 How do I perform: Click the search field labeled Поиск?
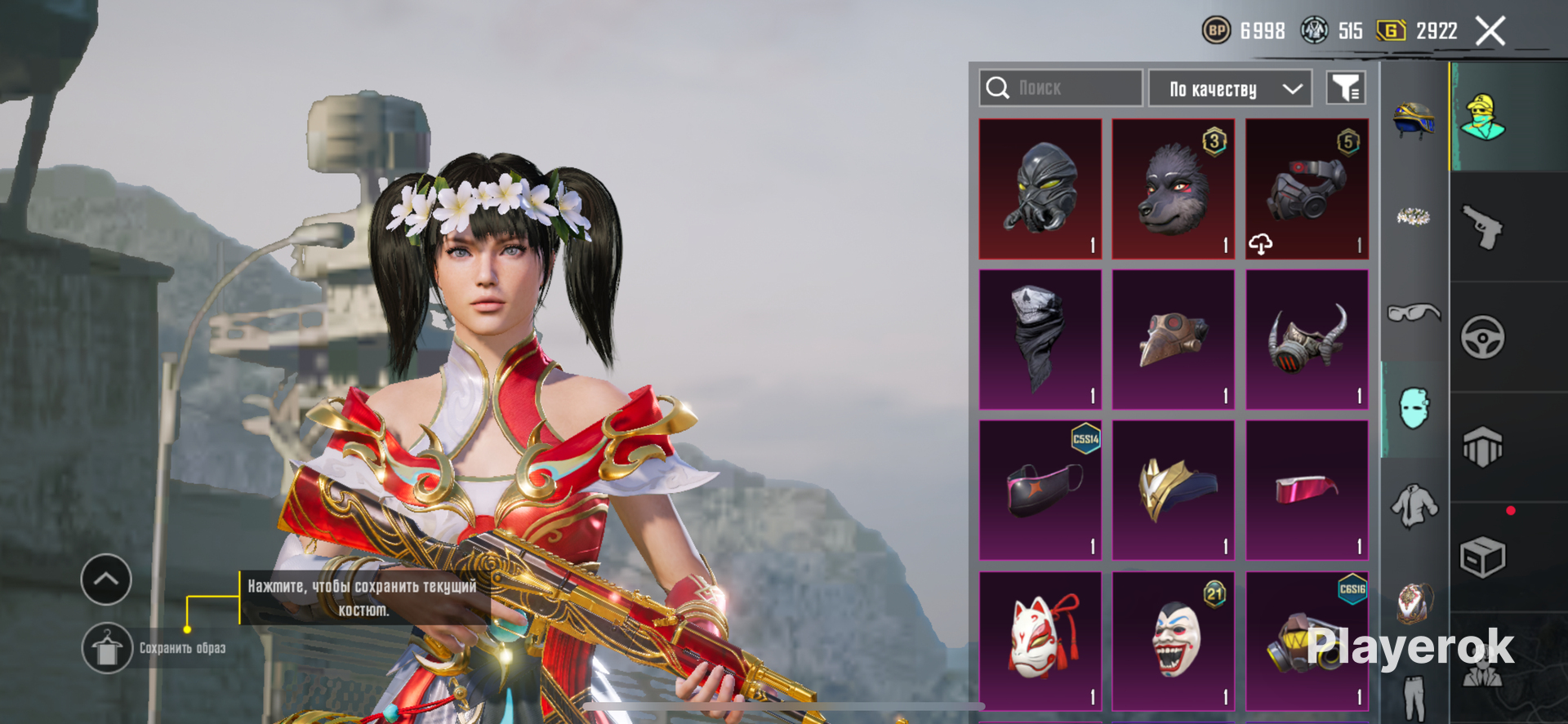tap(1061, 88)
